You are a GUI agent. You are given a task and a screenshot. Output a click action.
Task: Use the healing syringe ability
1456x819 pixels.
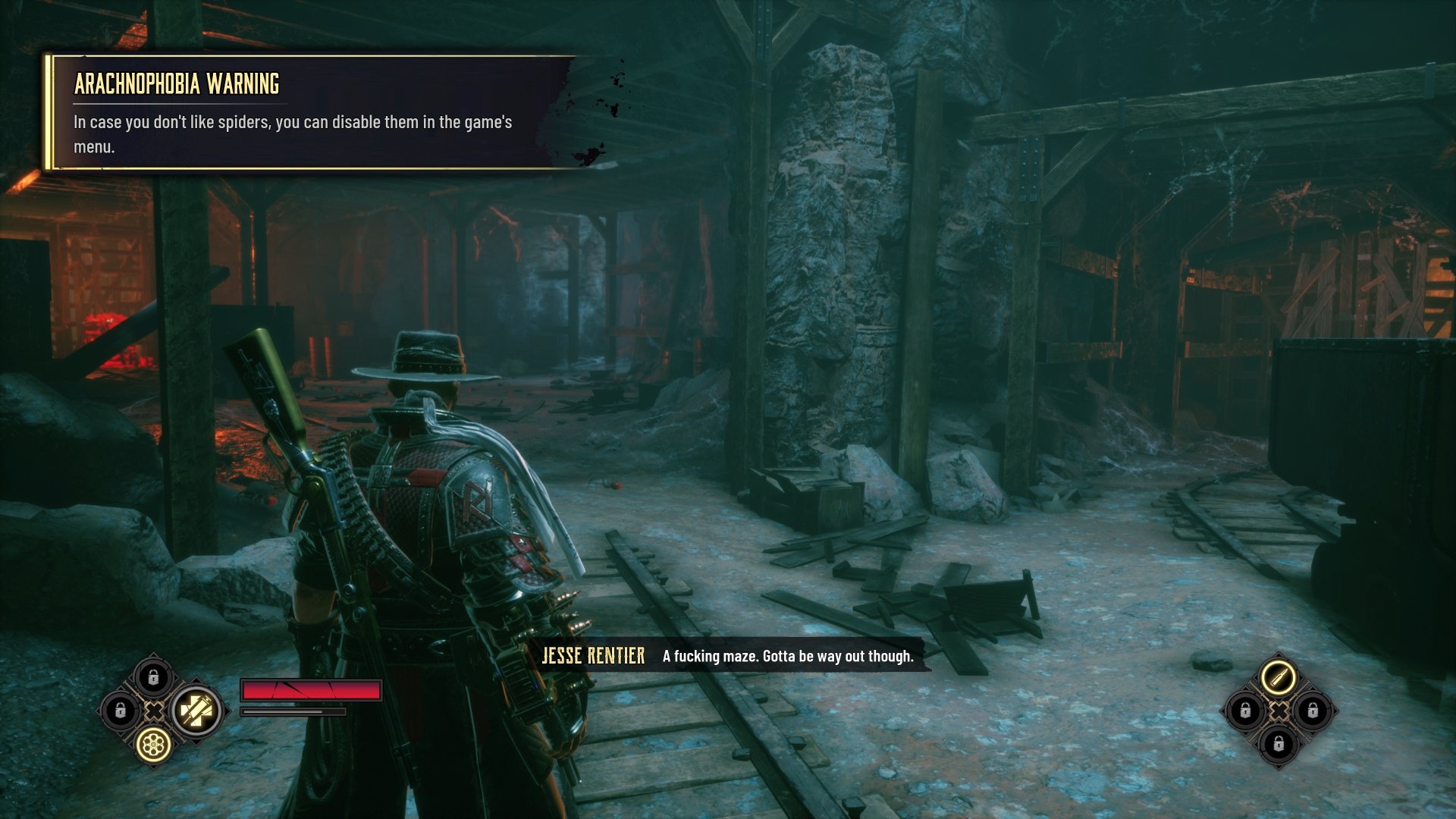196,711
